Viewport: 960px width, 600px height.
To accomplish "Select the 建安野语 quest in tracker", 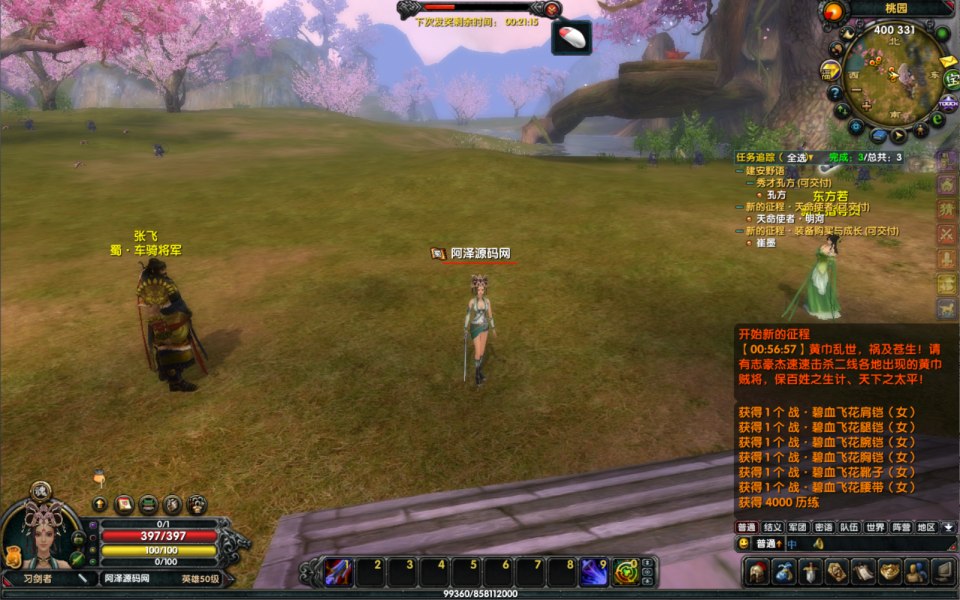I will [770, 171].
